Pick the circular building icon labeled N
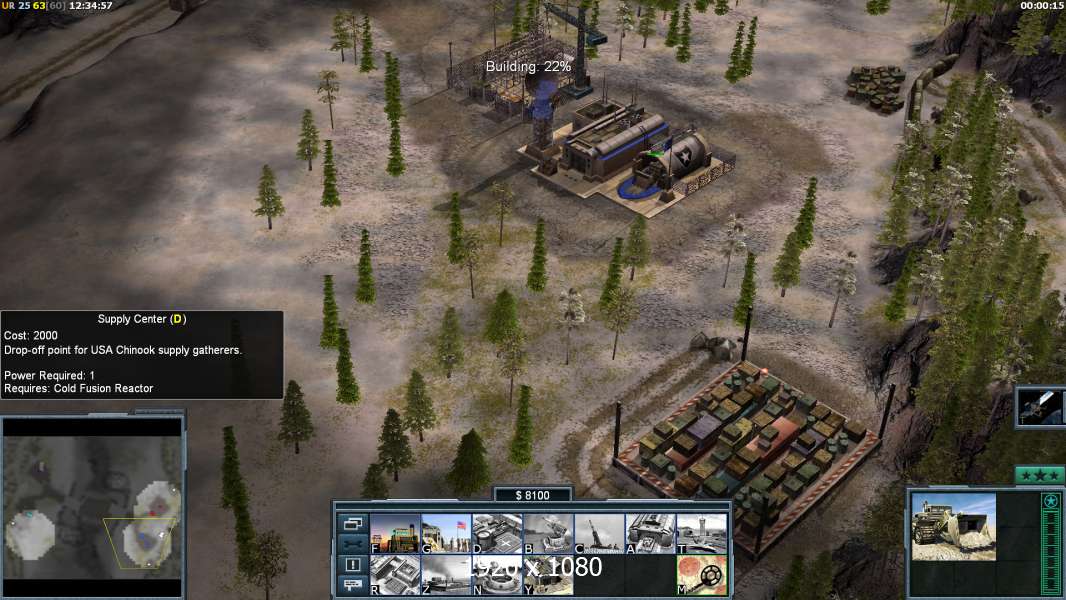The width and height of the screenshot is (1066, 600). [497, 575]
